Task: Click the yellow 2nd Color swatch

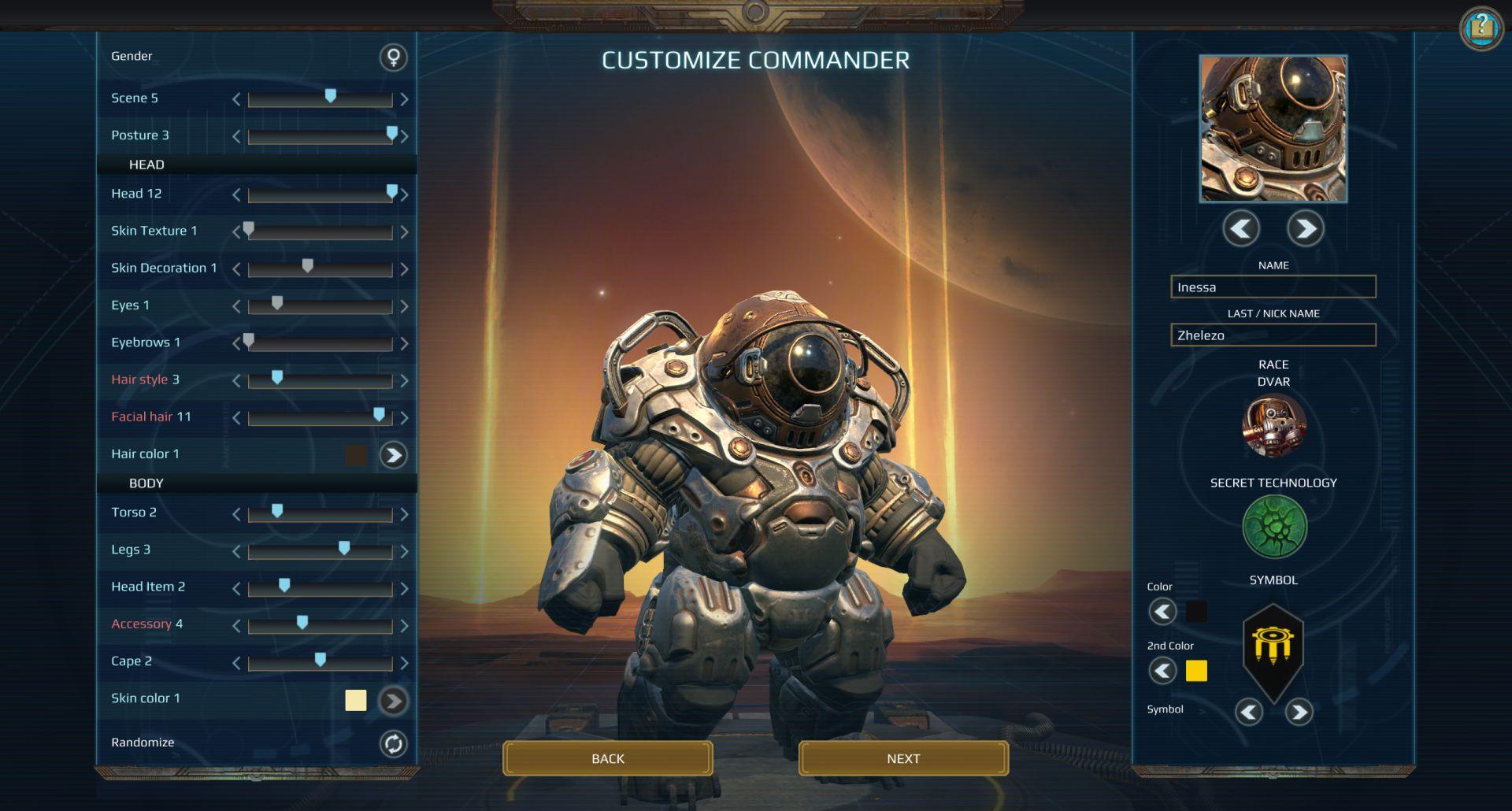Action: click(x=1196, y=671)
